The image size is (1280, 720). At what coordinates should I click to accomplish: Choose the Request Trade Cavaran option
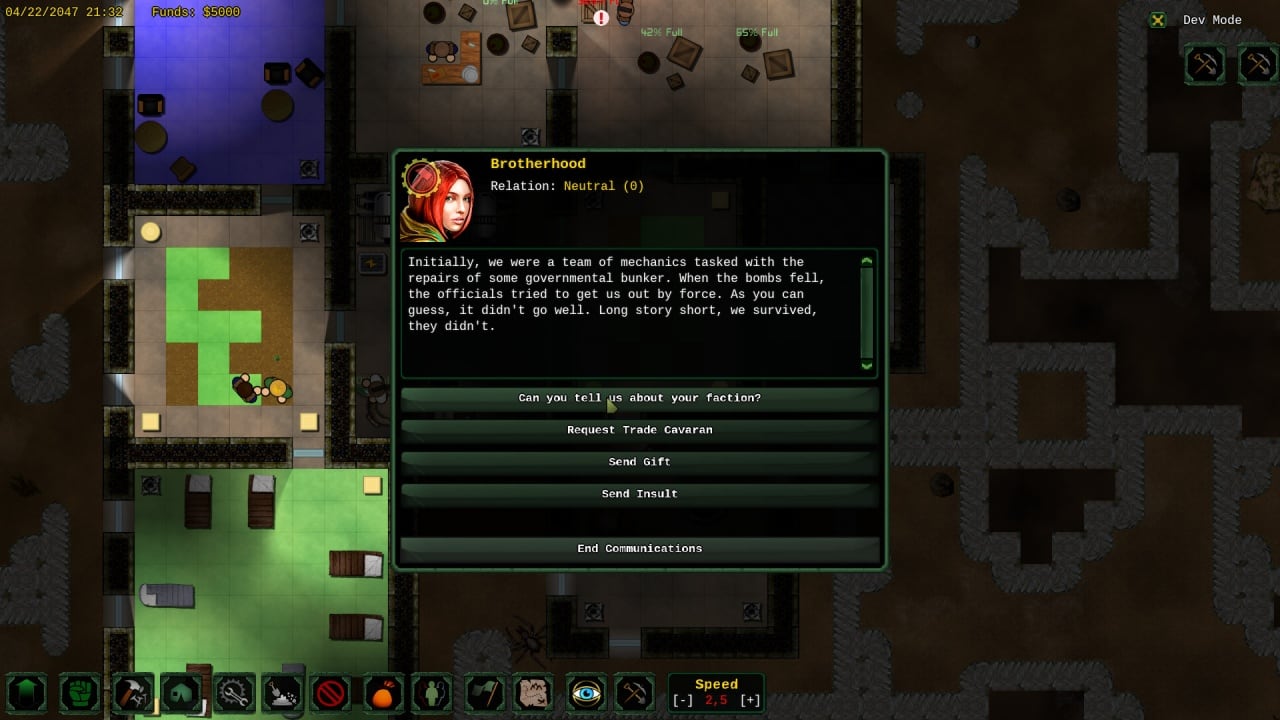(x=639, y=430)
